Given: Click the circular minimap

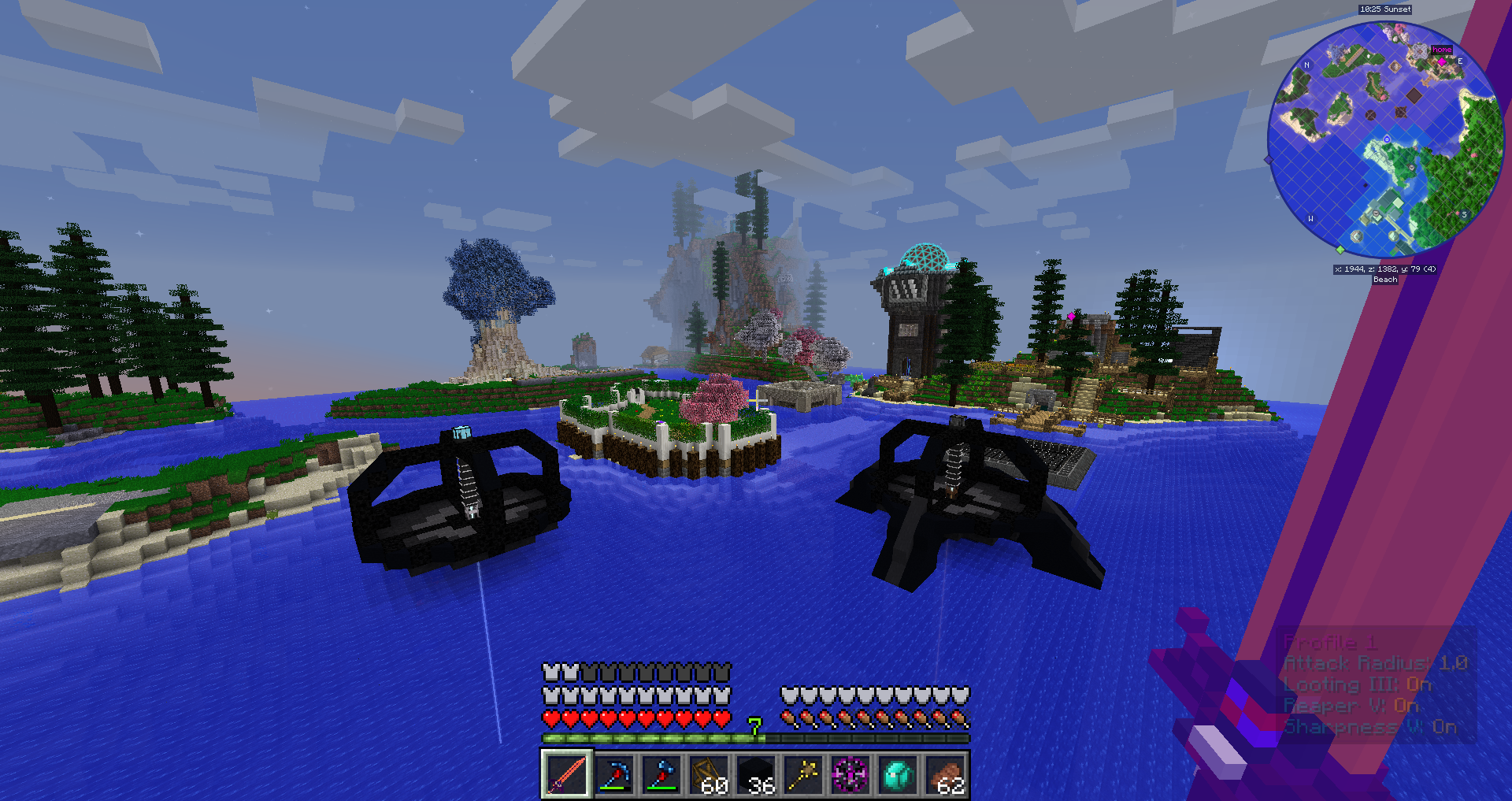Looking at the screenshot, I should tap(1384, 140).
